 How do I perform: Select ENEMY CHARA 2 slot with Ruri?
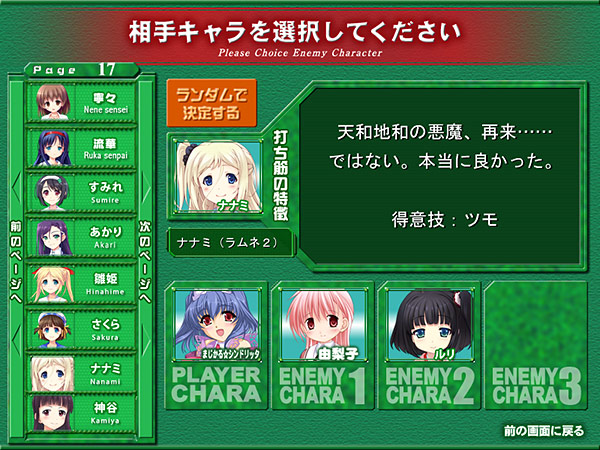429,341
